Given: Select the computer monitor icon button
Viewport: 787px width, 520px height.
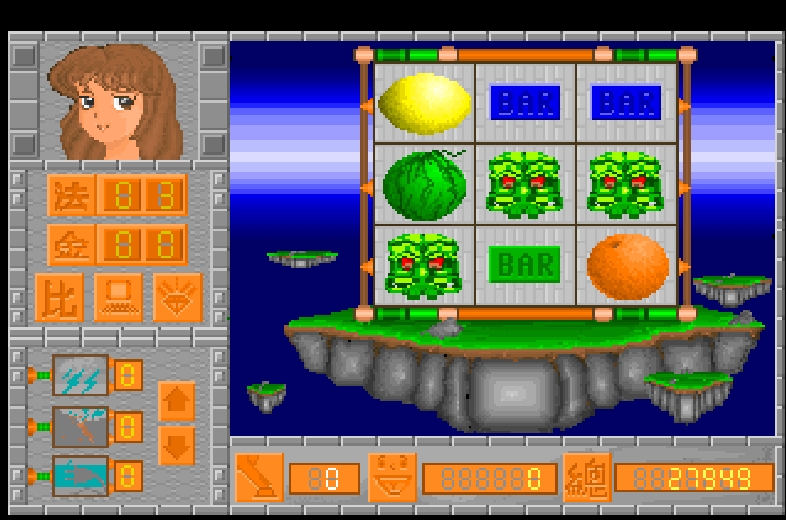Looking at the screenshot, I should pyautogui.click(x=118, y=297).
